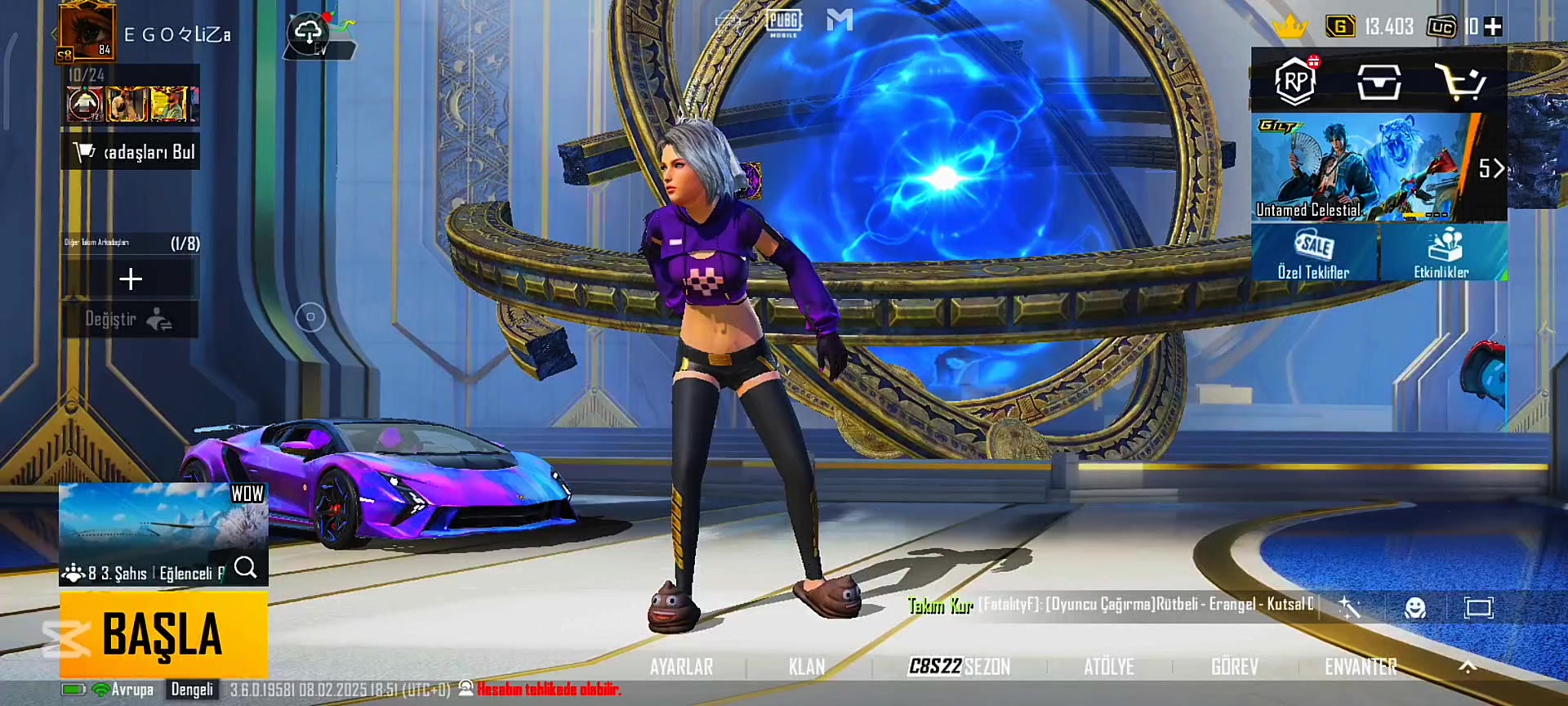Open Etkinlikler events

(x=1441, y=253)
